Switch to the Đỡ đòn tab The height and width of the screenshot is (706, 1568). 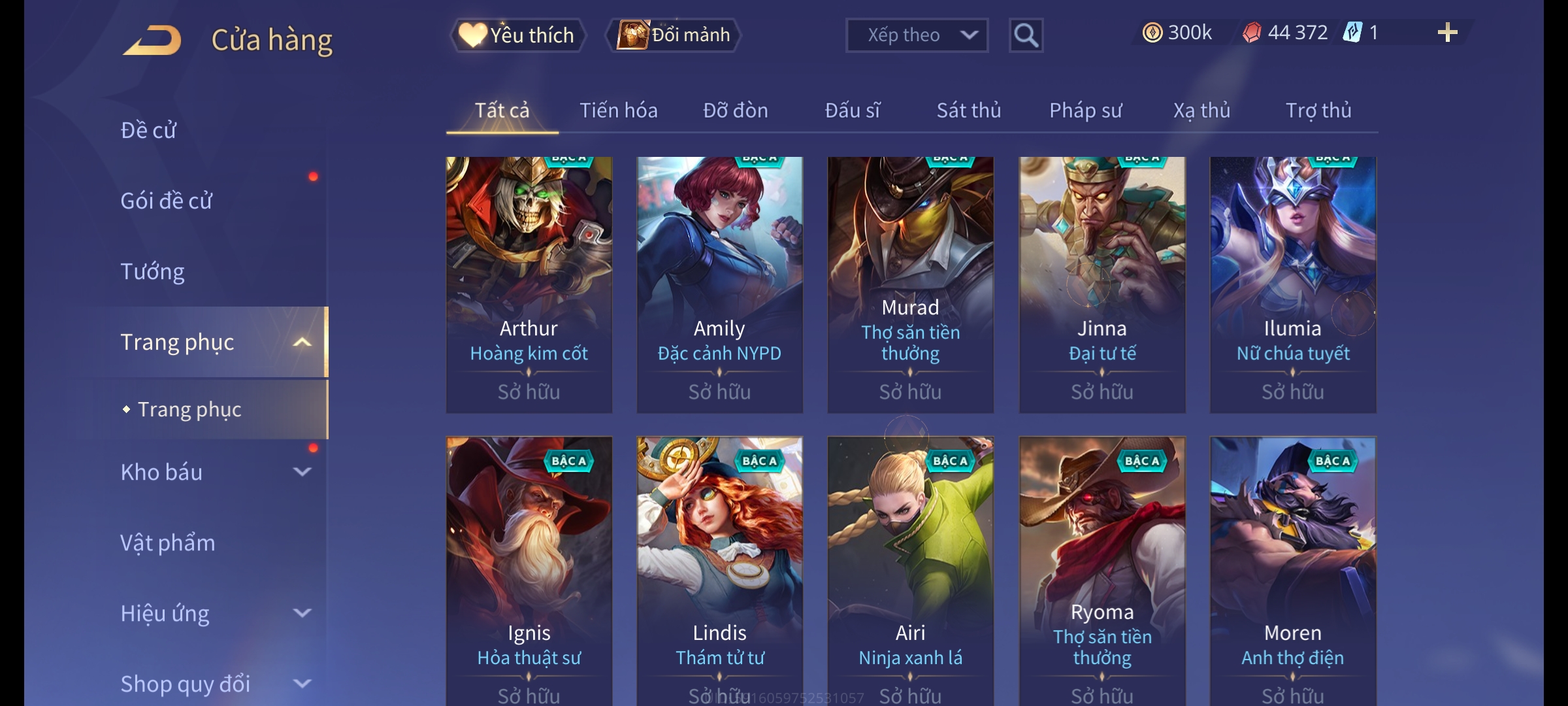(x=735, y=110)
